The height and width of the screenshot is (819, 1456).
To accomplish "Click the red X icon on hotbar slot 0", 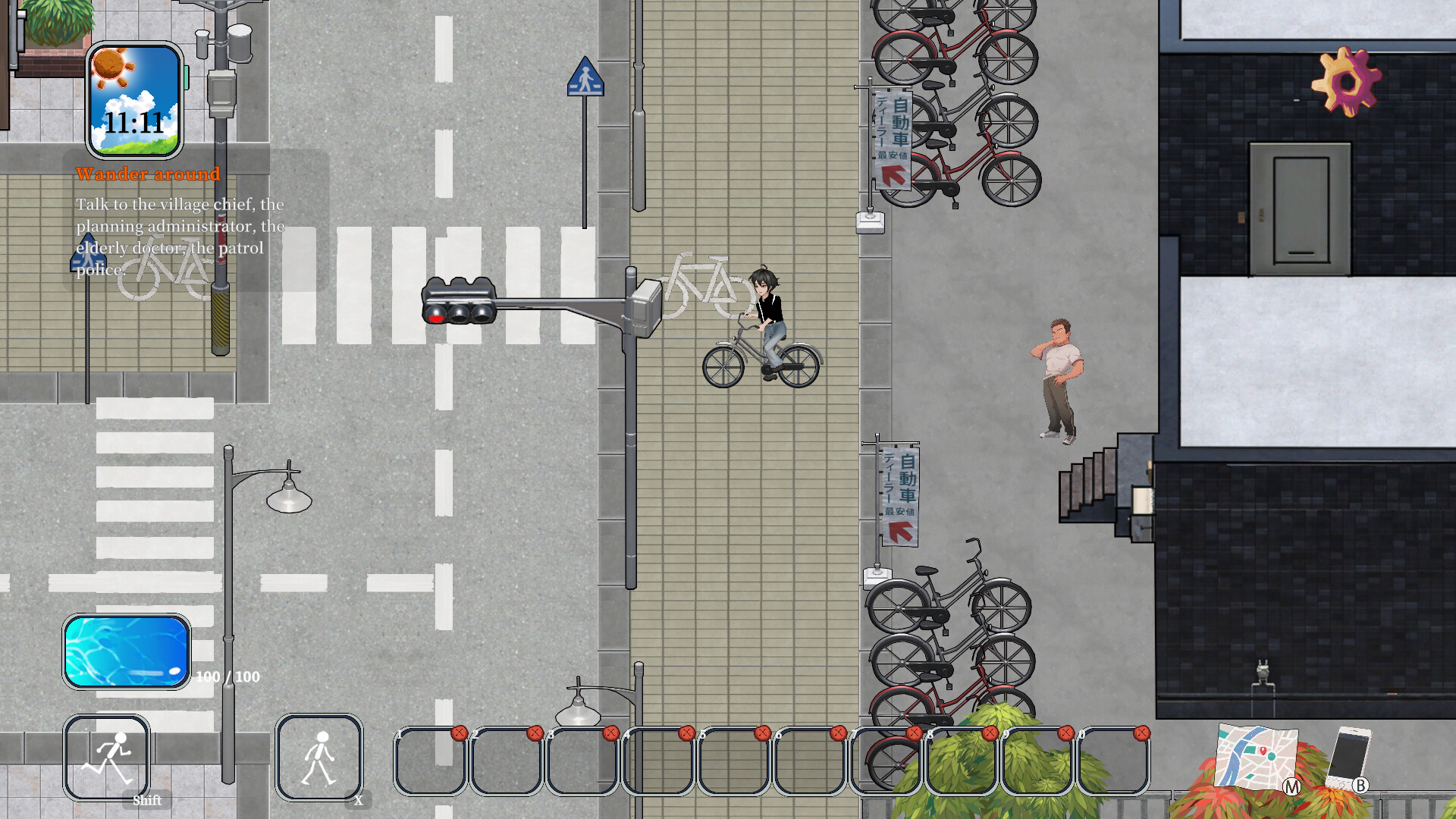I will pyautogui.click(x=1142, y=732).
